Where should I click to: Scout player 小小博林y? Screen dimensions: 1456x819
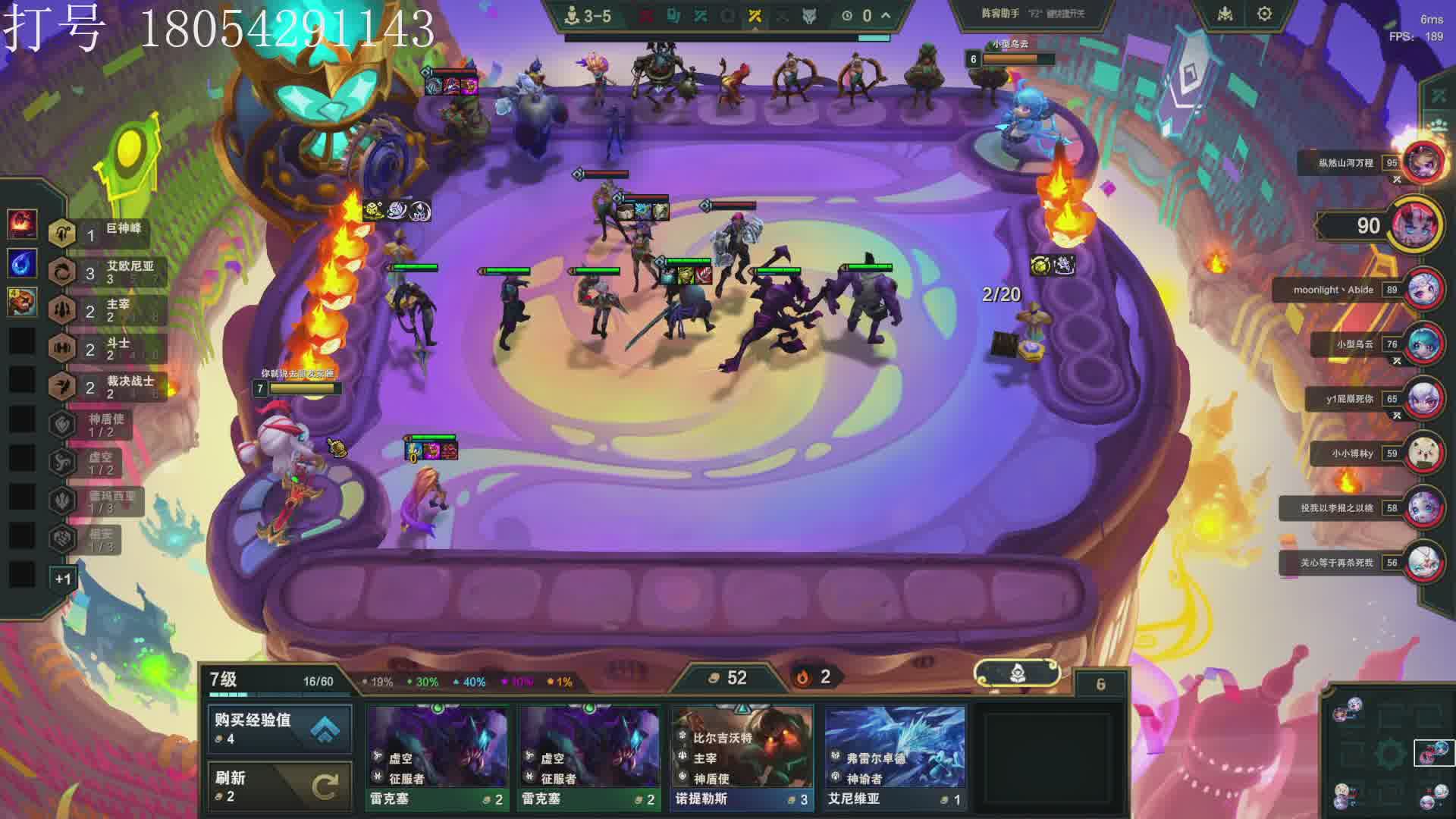point(1423,453)
